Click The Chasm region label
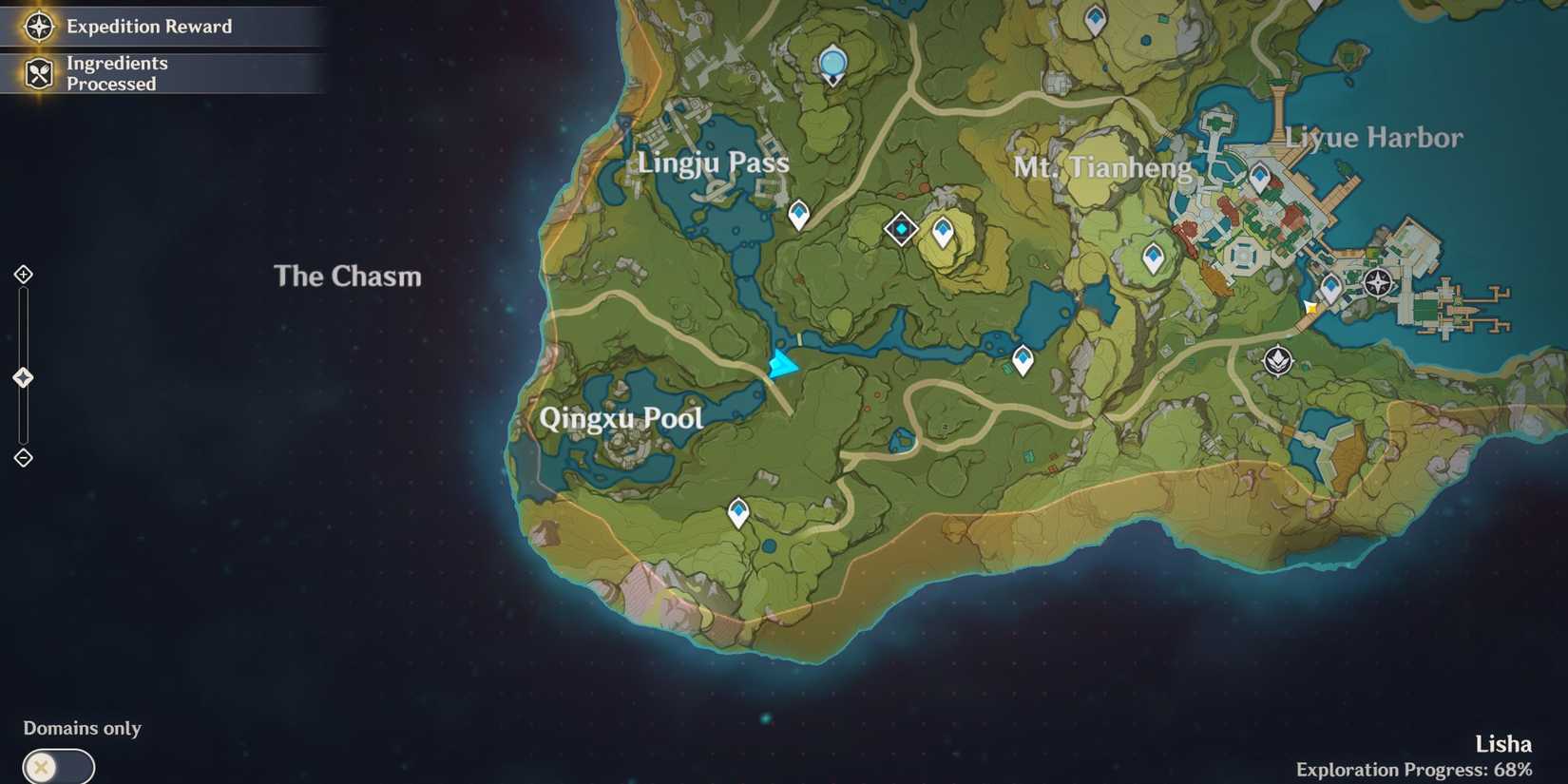Viewport: 1568px width, 784px height. coord(348,277)
